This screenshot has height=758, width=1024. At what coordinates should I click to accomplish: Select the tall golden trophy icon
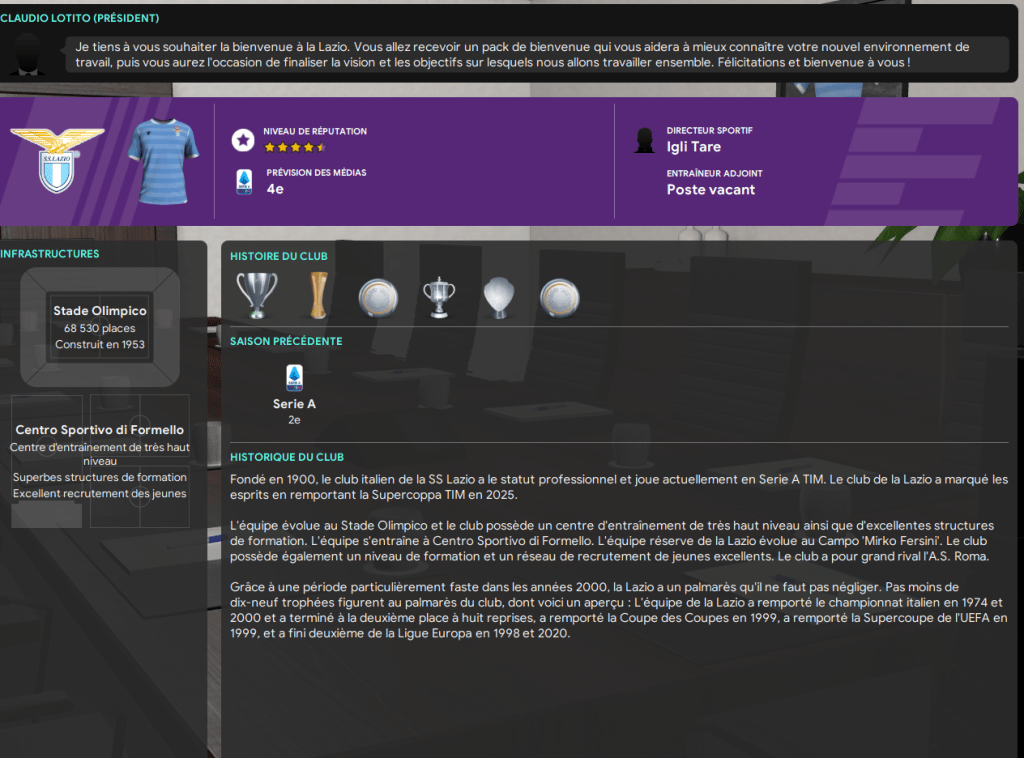317,295
